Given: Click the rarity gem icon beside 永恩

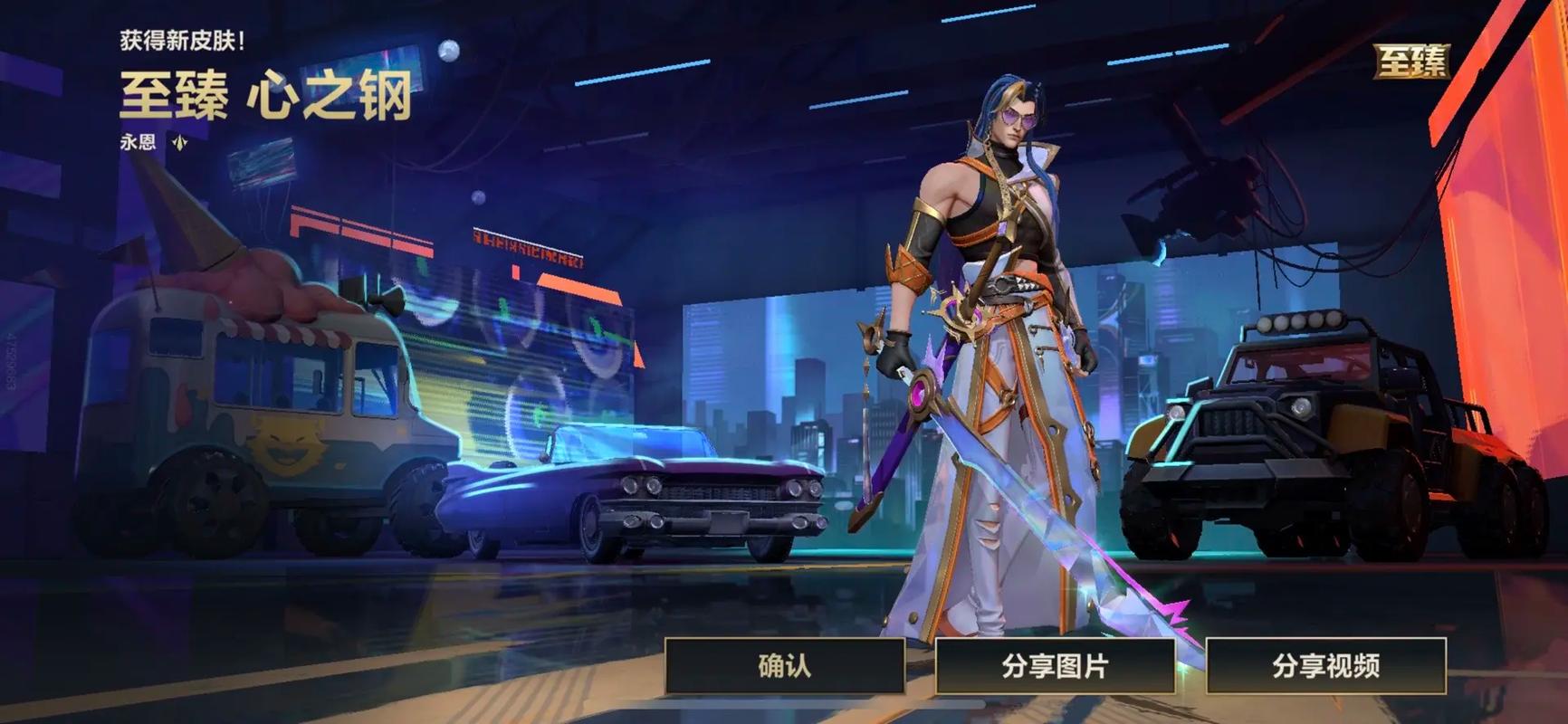Looking at the screenshot, I should [179, 141].
